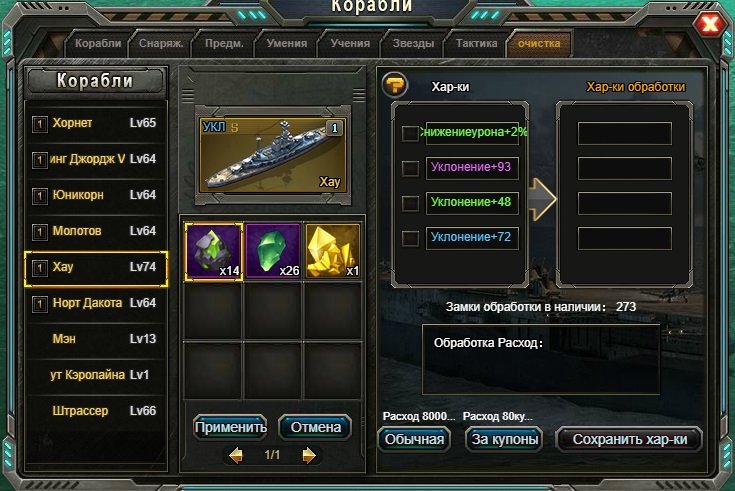Switch to the Звезды tab

coord(413,44)
